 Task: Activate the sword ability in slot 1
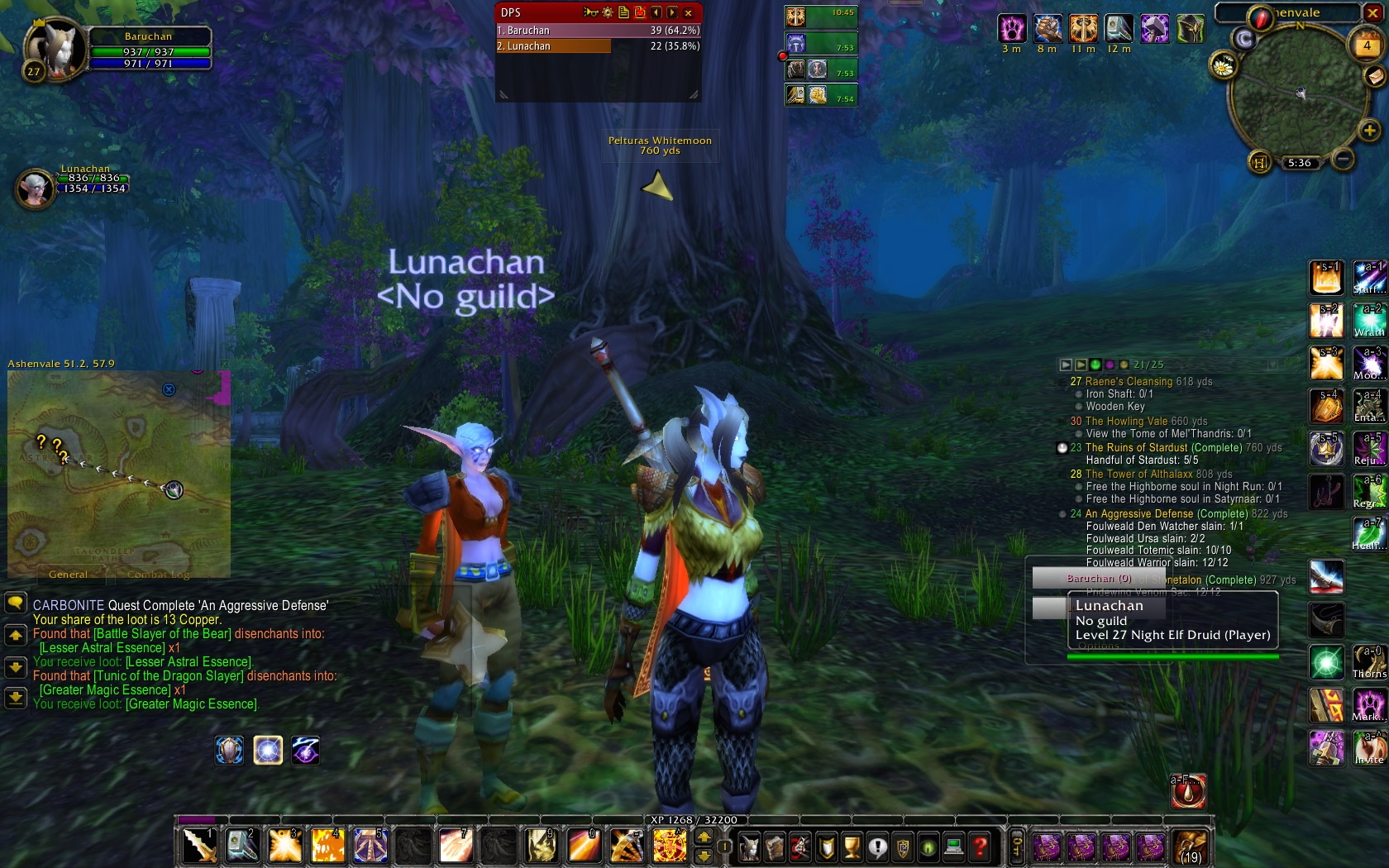199,846
